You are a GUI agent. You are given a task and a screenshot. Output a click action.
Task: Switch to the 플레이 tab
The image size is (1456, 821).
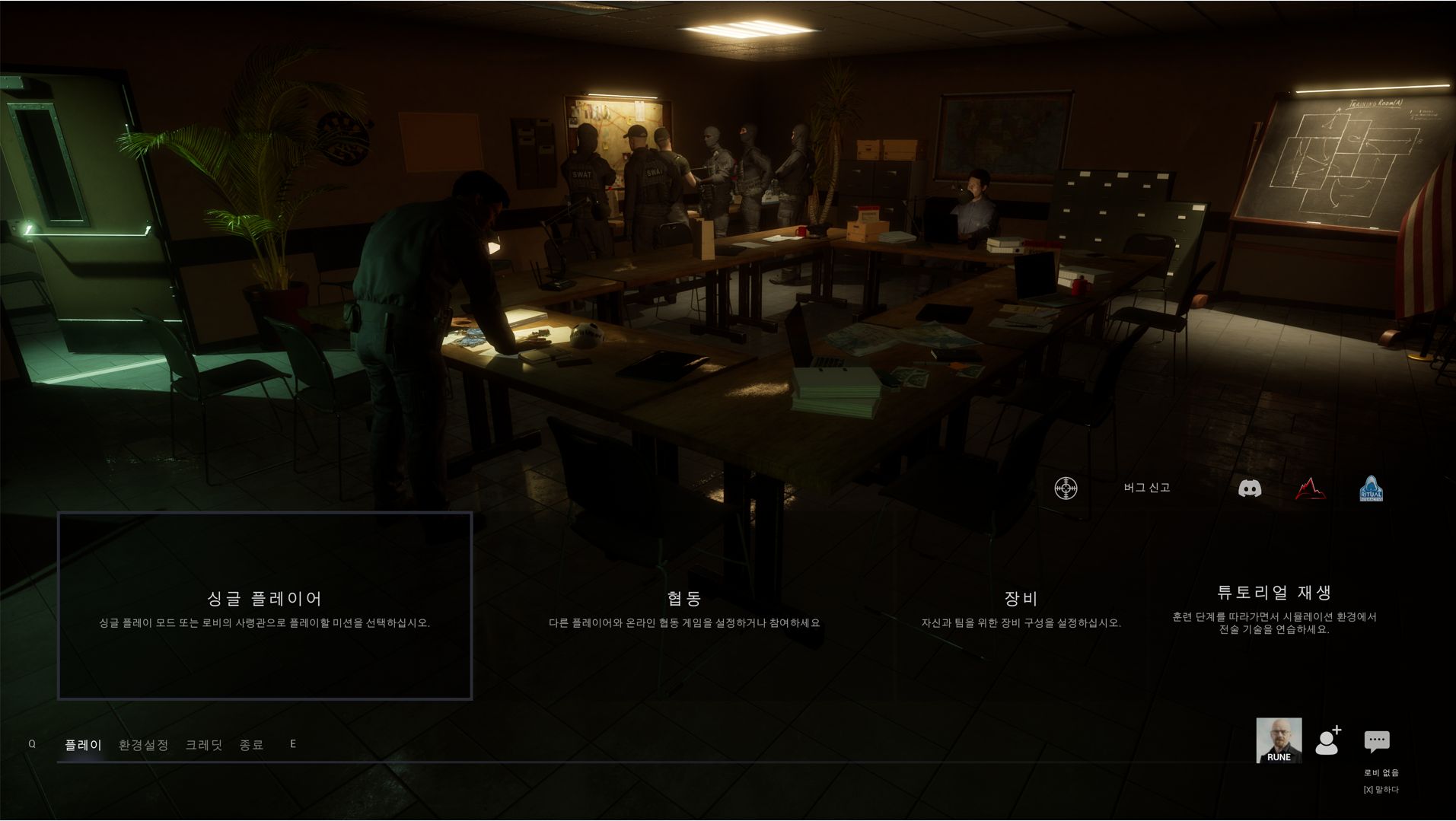coord(83,745)
